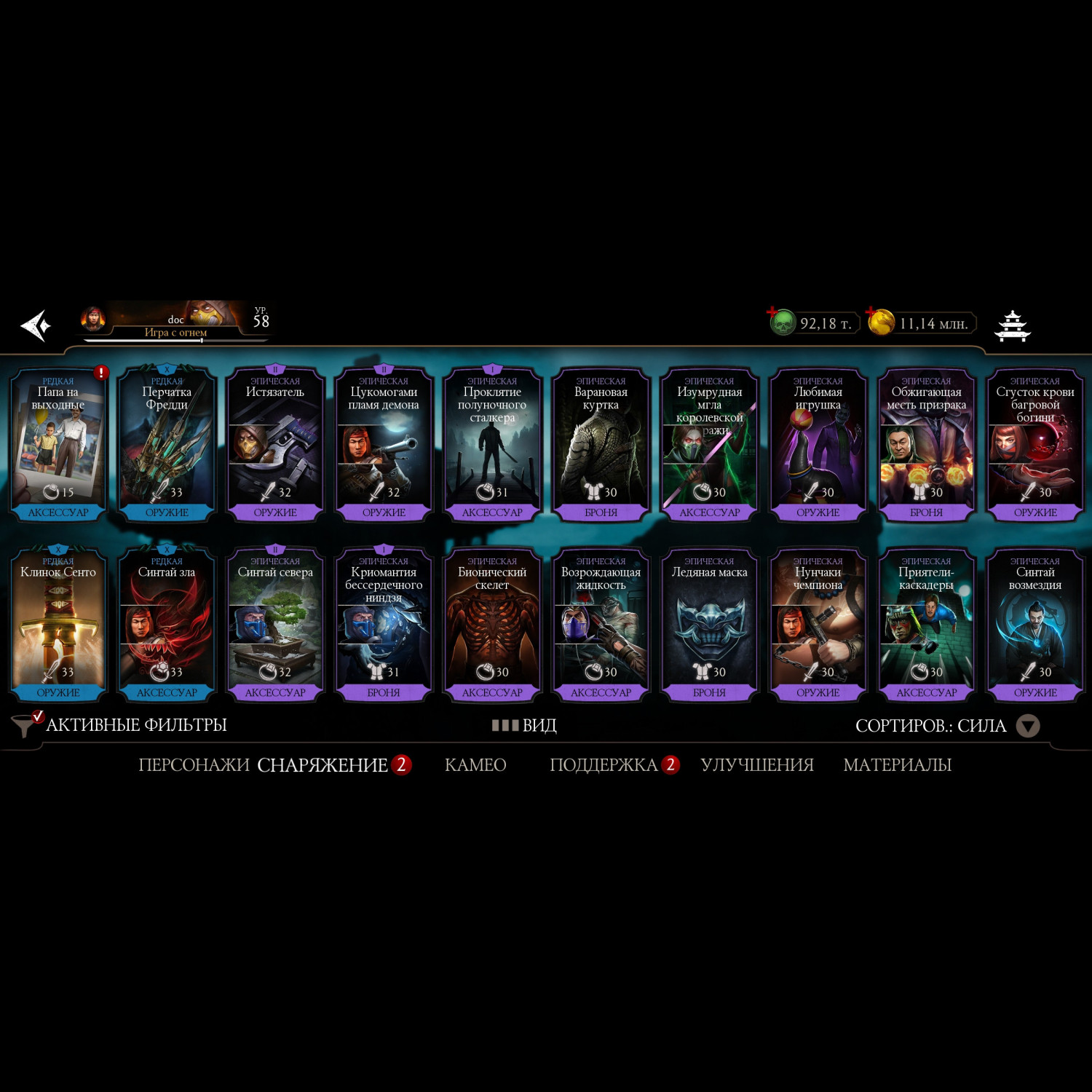This screenshot has width=1092, height=1092.
Task: Open the Сортиров.: Сила sort dropdown
Action: (946, 726)
